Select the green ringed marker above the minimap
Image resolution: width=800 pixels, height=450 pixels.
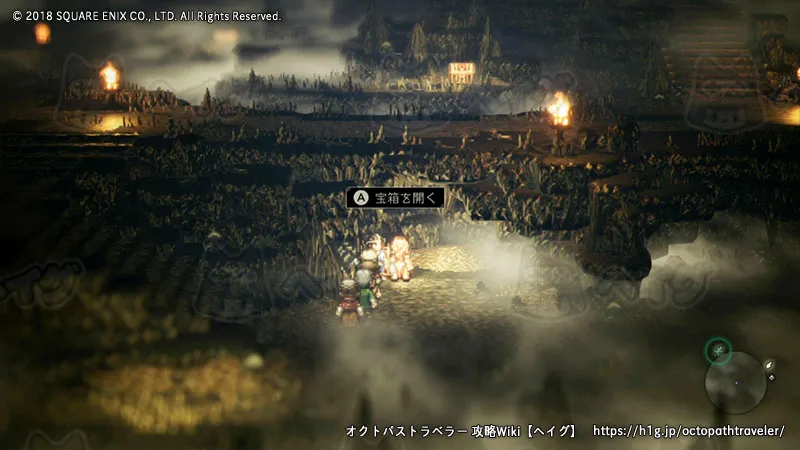[718, 351]
